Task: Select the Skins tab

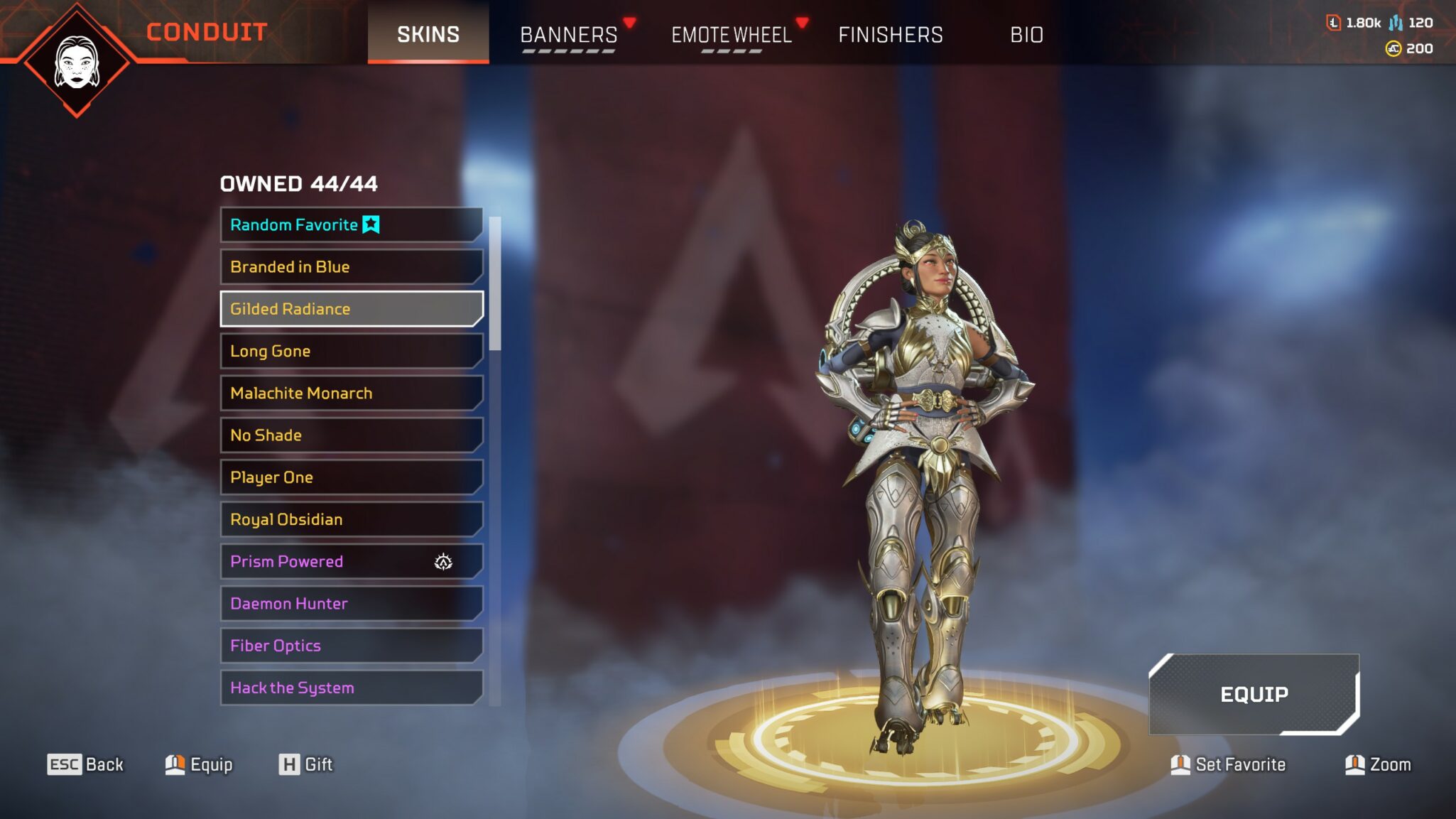Action: click(x=428, y=34)
